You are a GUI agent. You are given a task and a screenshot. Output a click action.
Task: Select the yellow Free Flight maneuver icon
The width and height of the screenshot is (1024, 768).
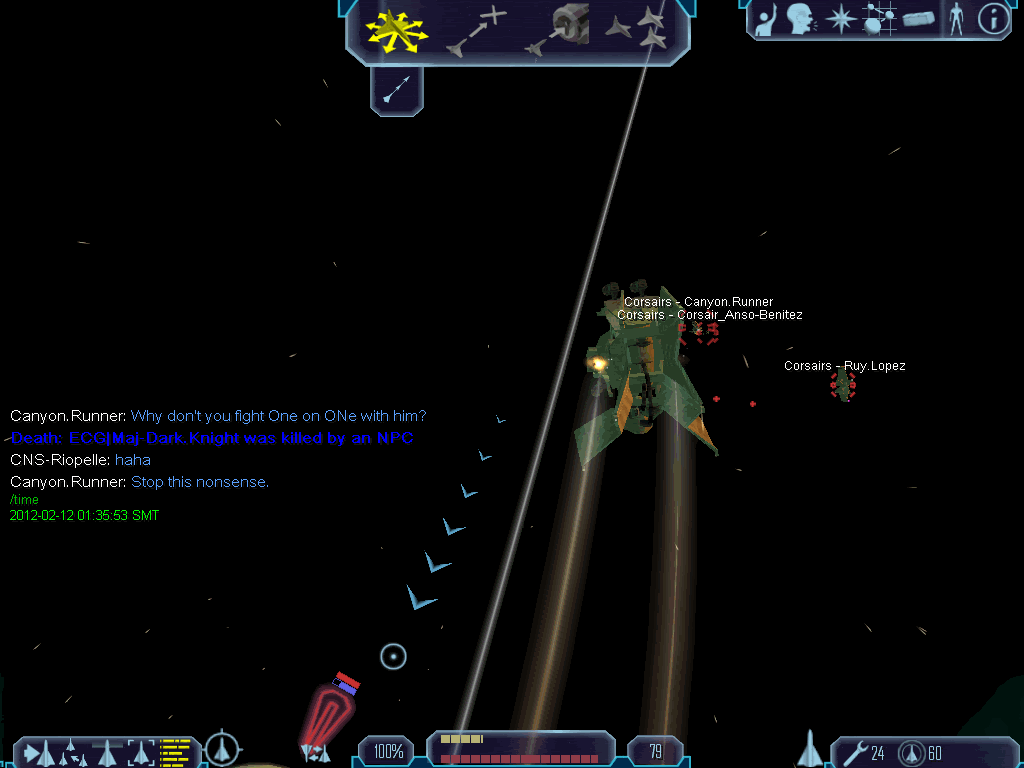[396, 30]
